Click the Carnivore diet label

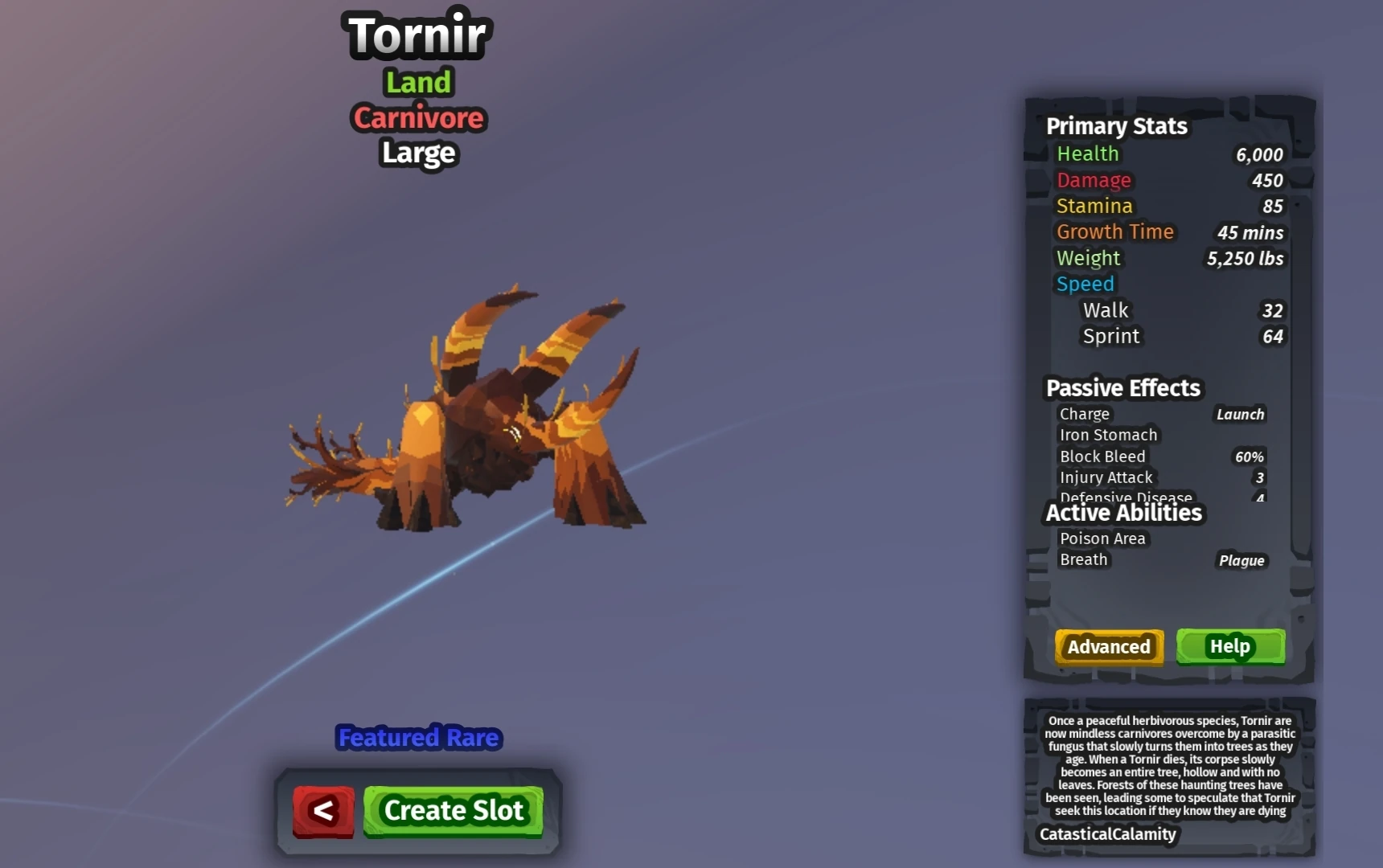pos(417,117)
